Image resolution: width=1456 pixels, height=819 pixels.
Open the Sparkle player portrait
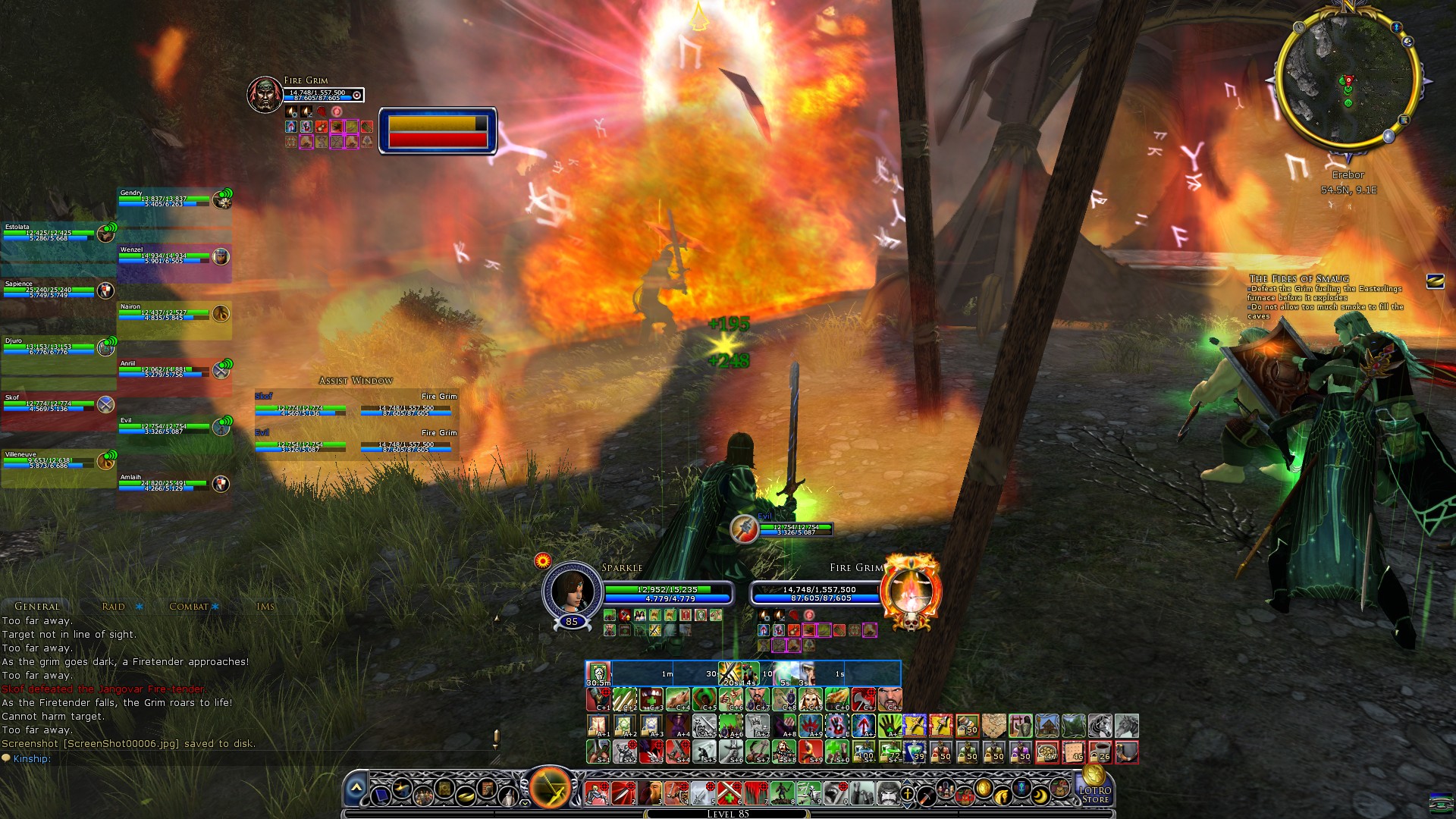(571, 590)
